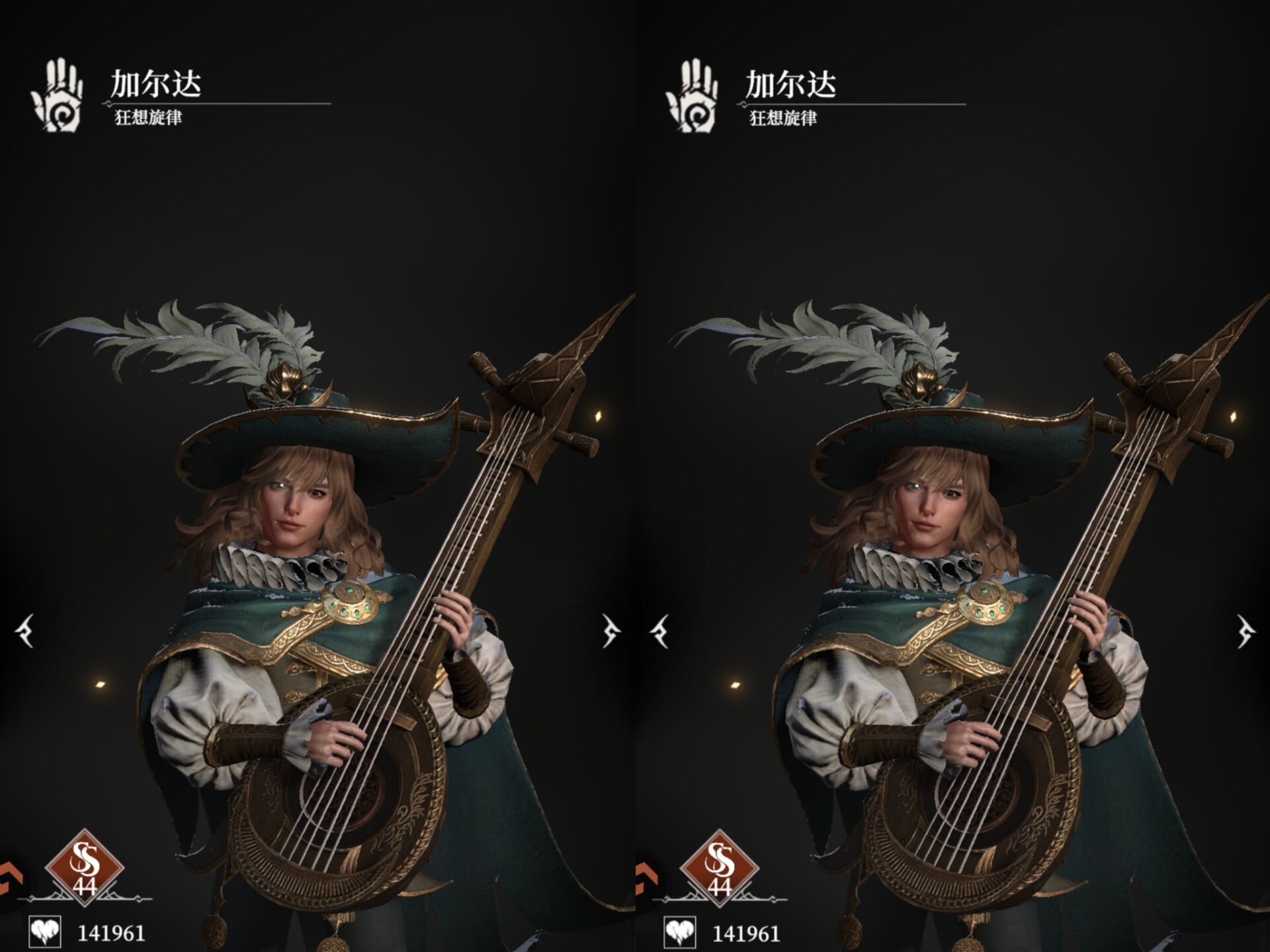Select the hand emblem beside 加尔达 in the right panel
Screen dimensions: 1270x952
coord(692,96)
